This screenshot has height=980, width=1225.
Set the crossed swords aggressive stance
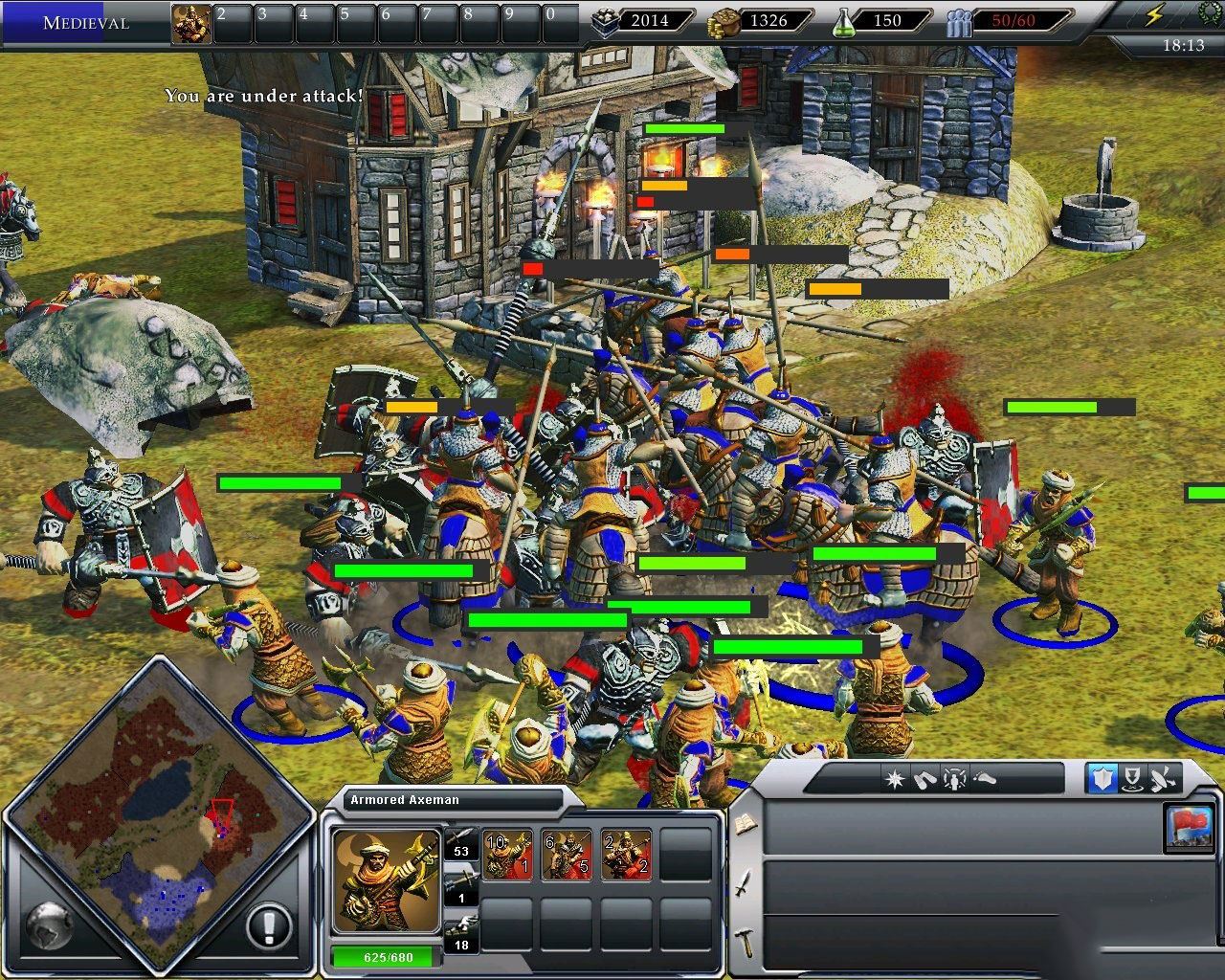point(1164,779)
